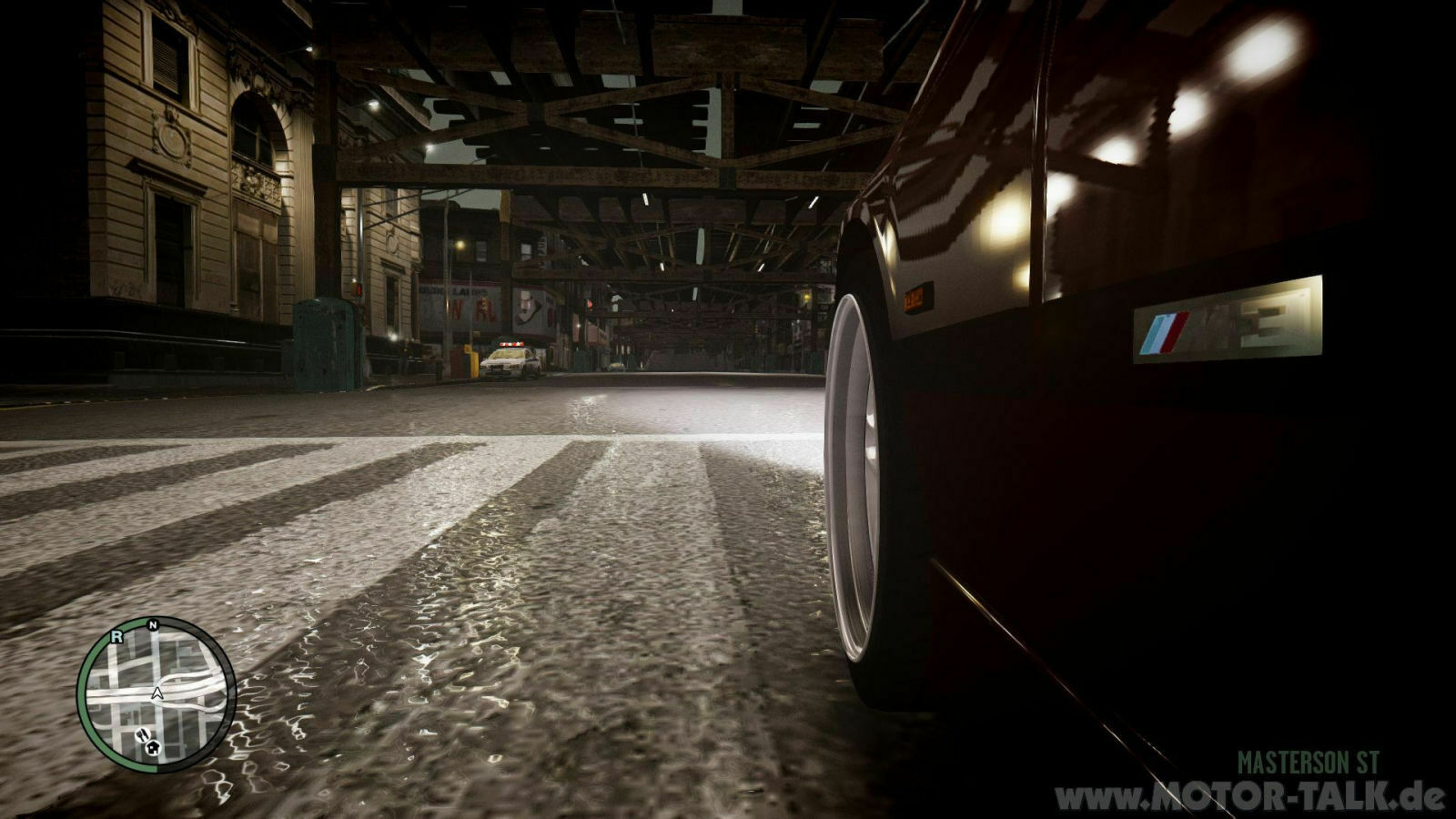Select the restaurant fork-and-knife icon on the radar
The height and width of the screenshot is (819, 1456).
(143, 735)
